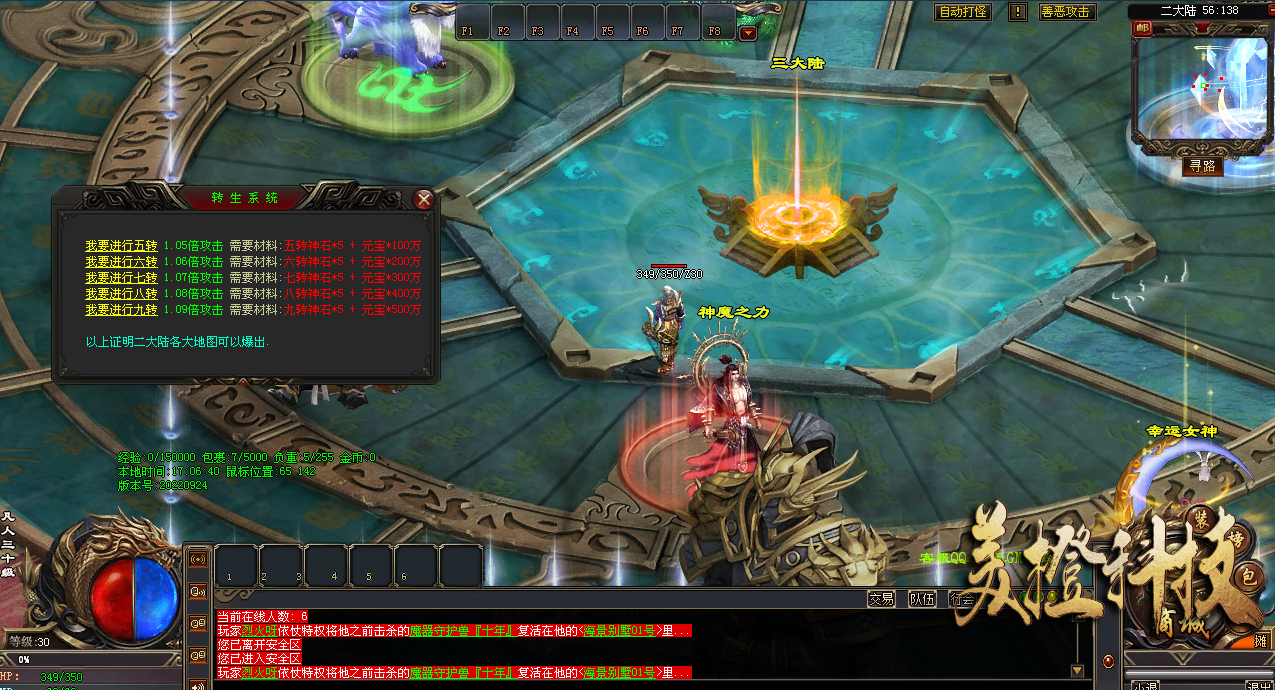The width and height of the screenshot is (1275, 690).
Task: Click the 摊 stall button
Action: (1262, 640)
